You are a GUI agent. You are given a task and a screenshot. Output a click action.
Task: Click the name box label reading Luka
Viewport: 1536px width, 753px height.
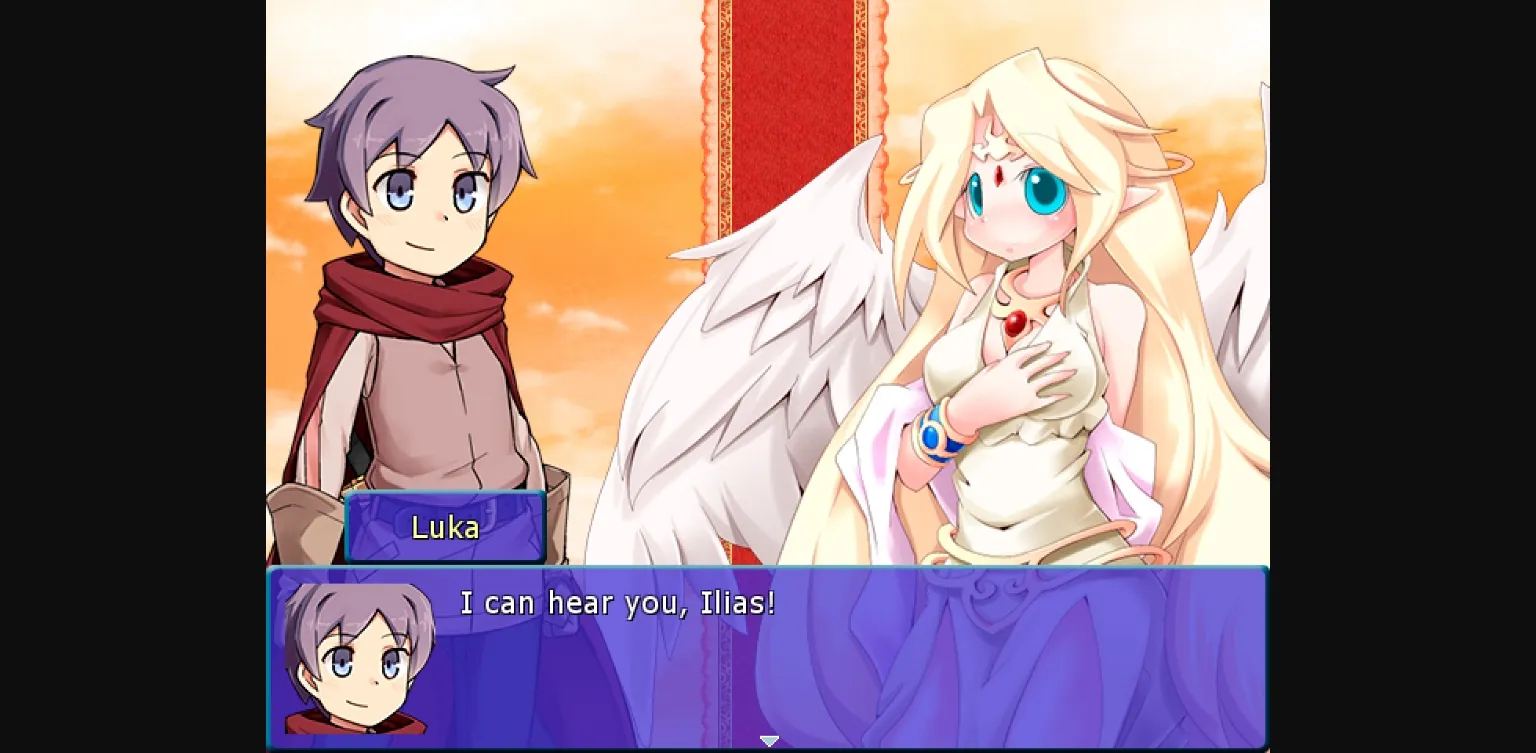coord(444,527)
